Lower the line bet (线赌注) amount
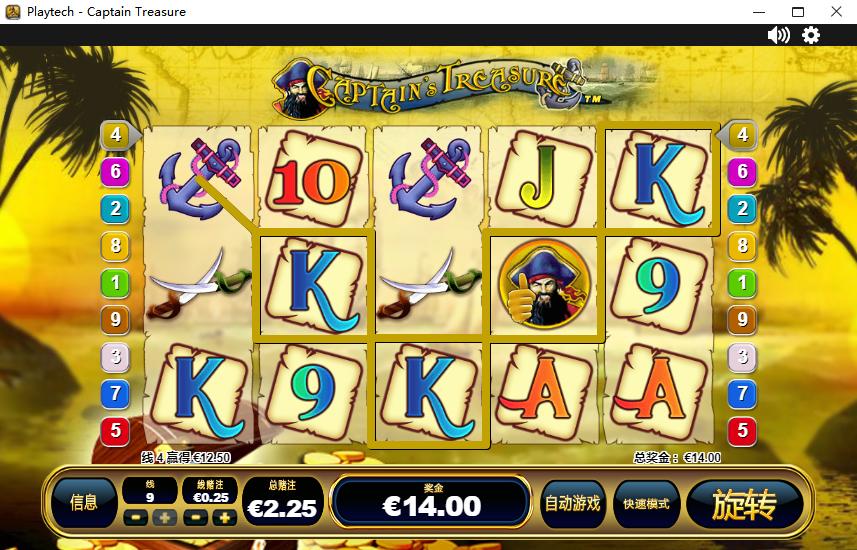This screenshot has width=857, height=550. click(197, 518)
